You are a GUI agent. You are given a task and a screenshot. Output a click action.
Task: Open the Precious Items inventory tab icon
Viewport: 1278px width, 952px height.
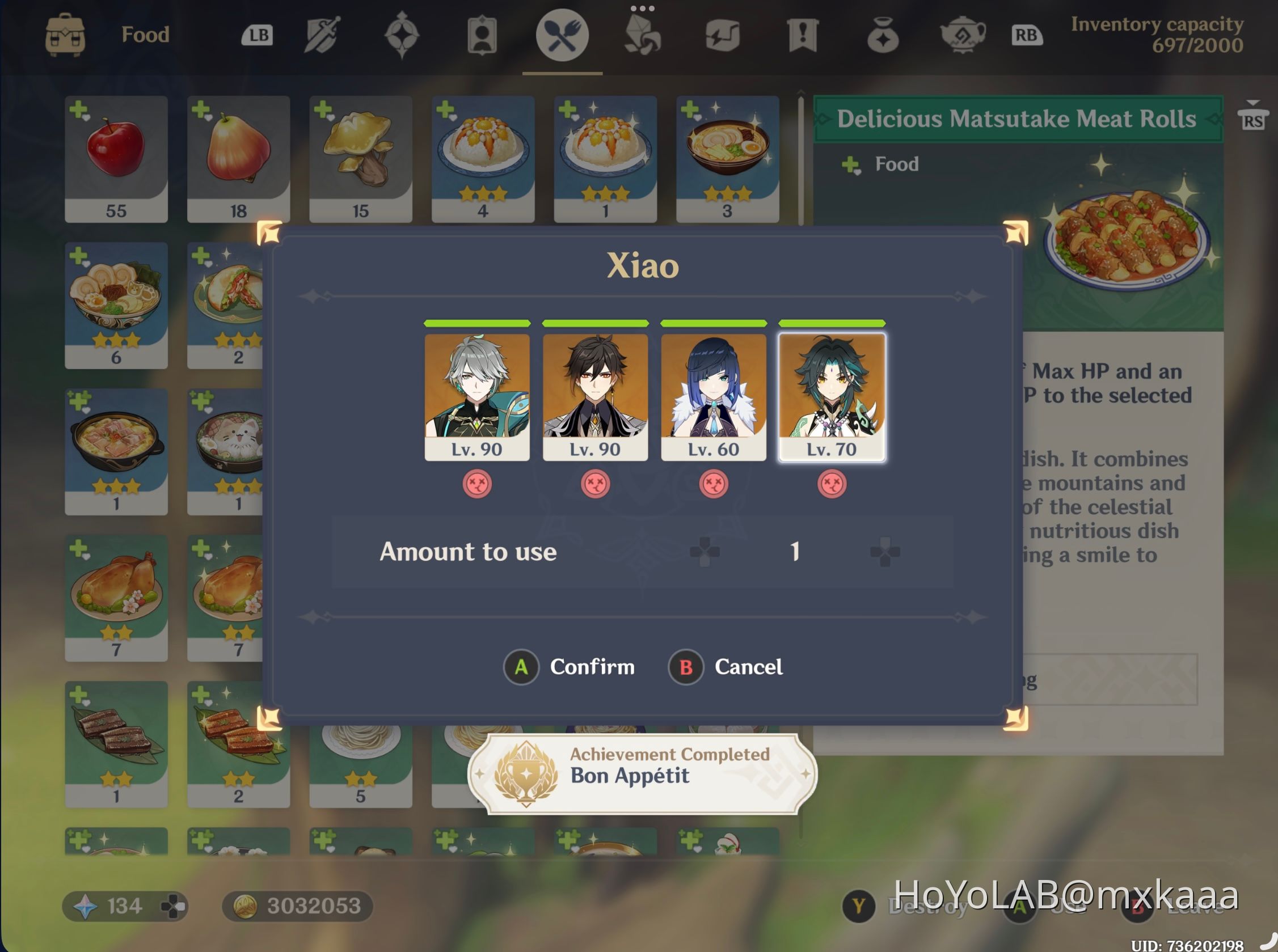coord(884,36)
